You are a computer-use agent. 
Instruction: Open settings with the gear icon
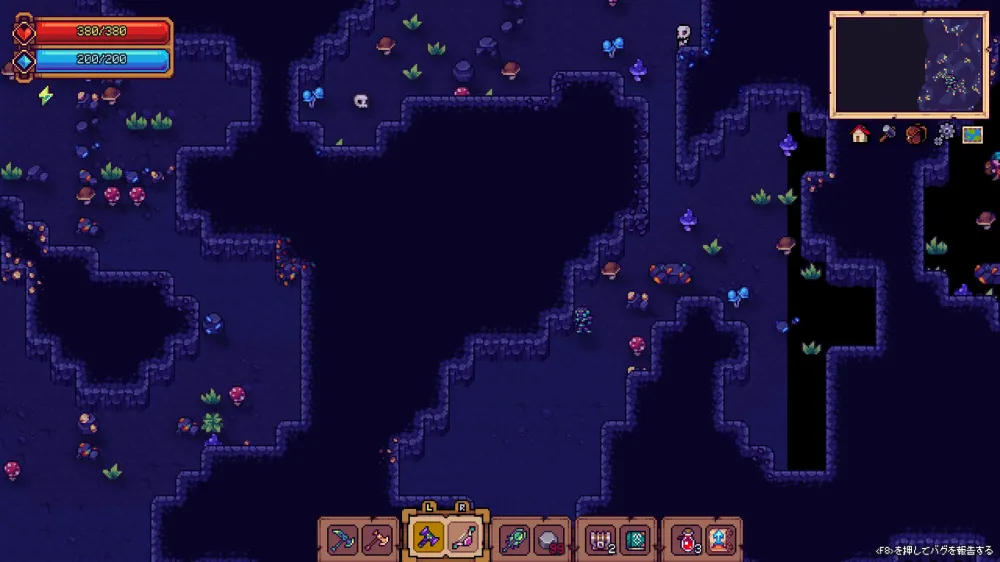(943, 134)
